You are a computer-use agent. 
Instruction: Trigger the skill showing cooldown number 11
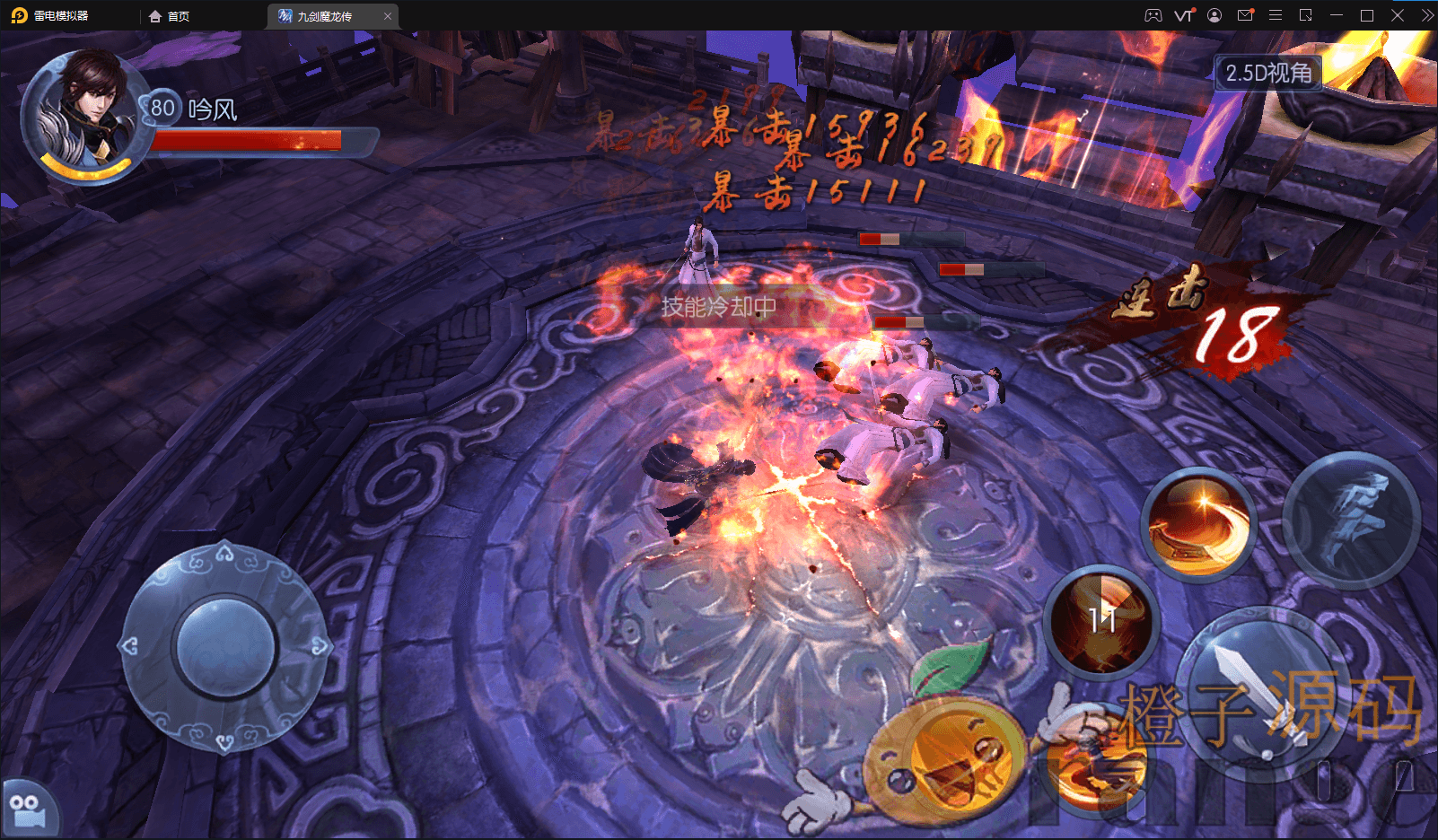click(x=1101, y=621)
